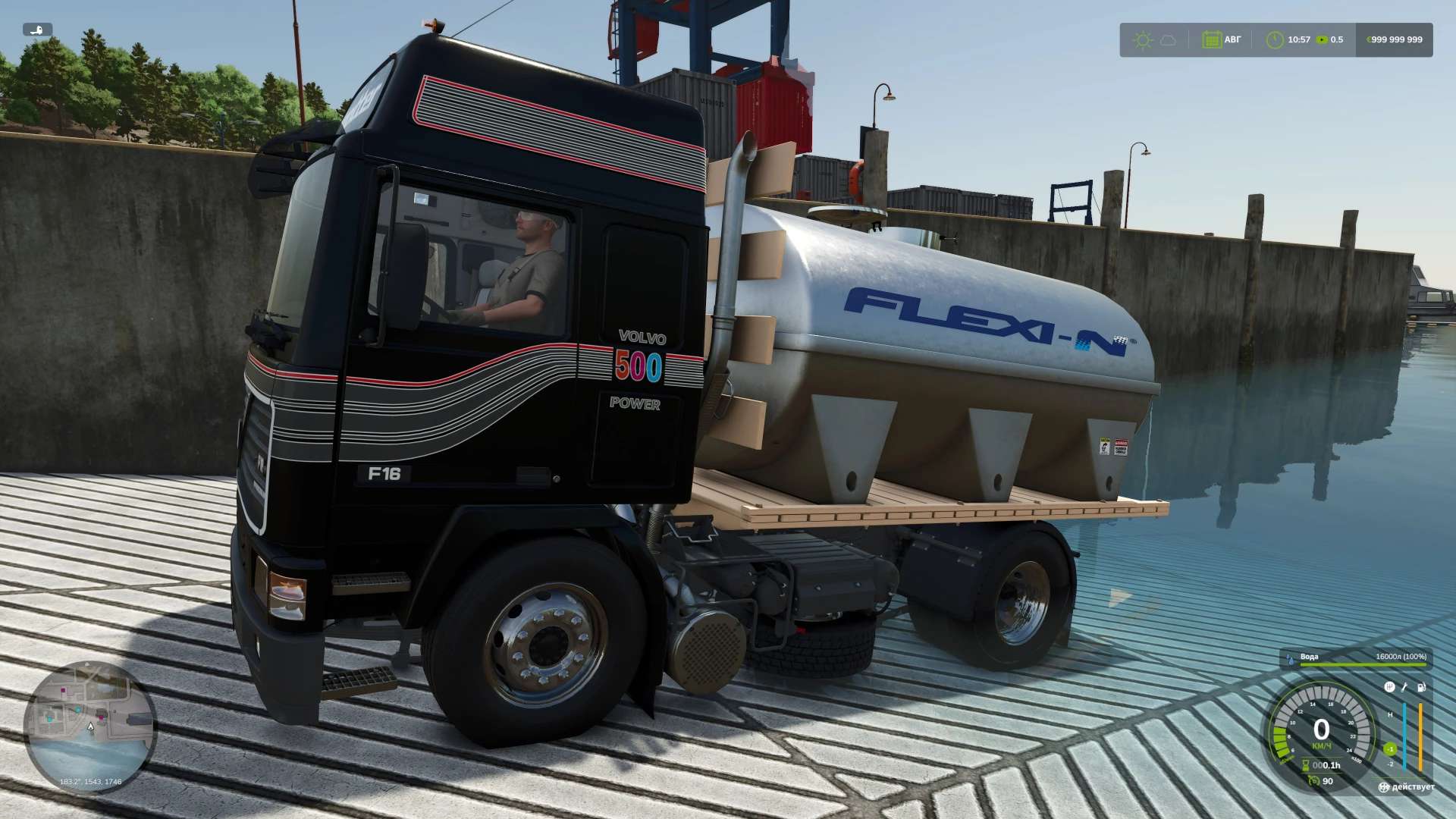Select the truck vehicle icon badge
1456x819 pixels.
(37, 30)
